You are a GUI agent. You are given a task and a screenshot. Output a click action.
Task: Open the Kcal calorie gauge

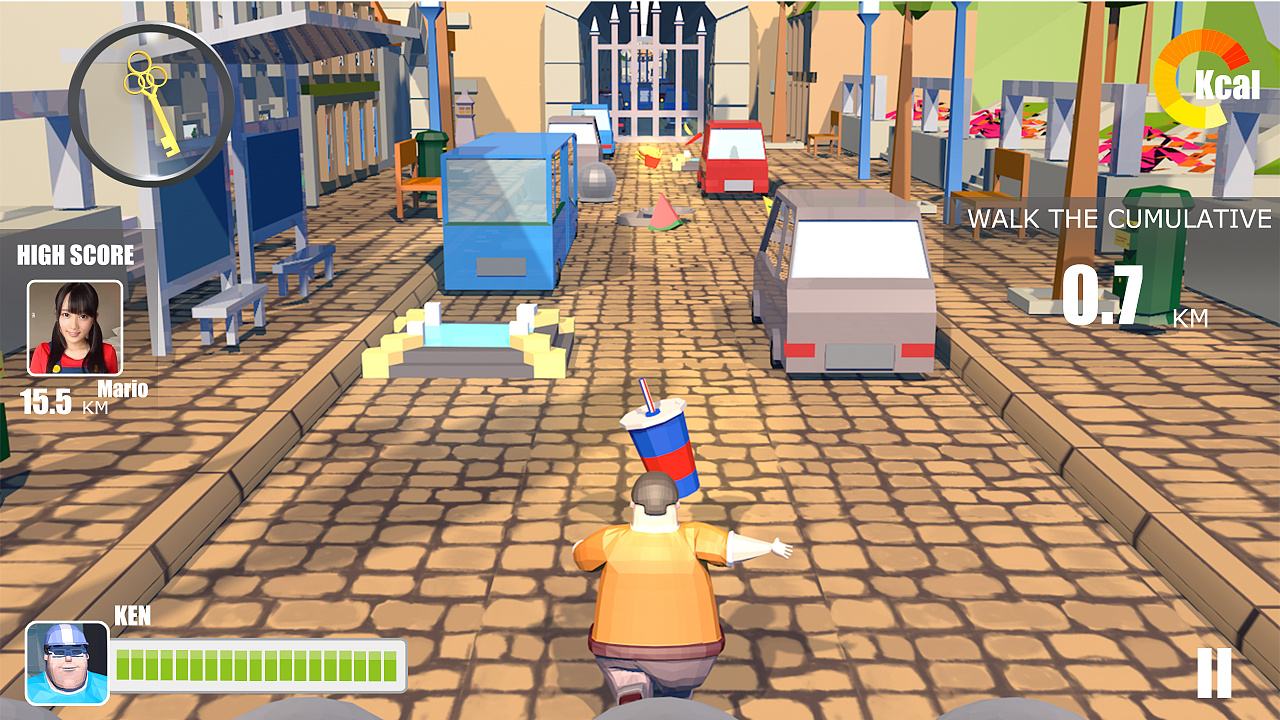point(1206,79)
